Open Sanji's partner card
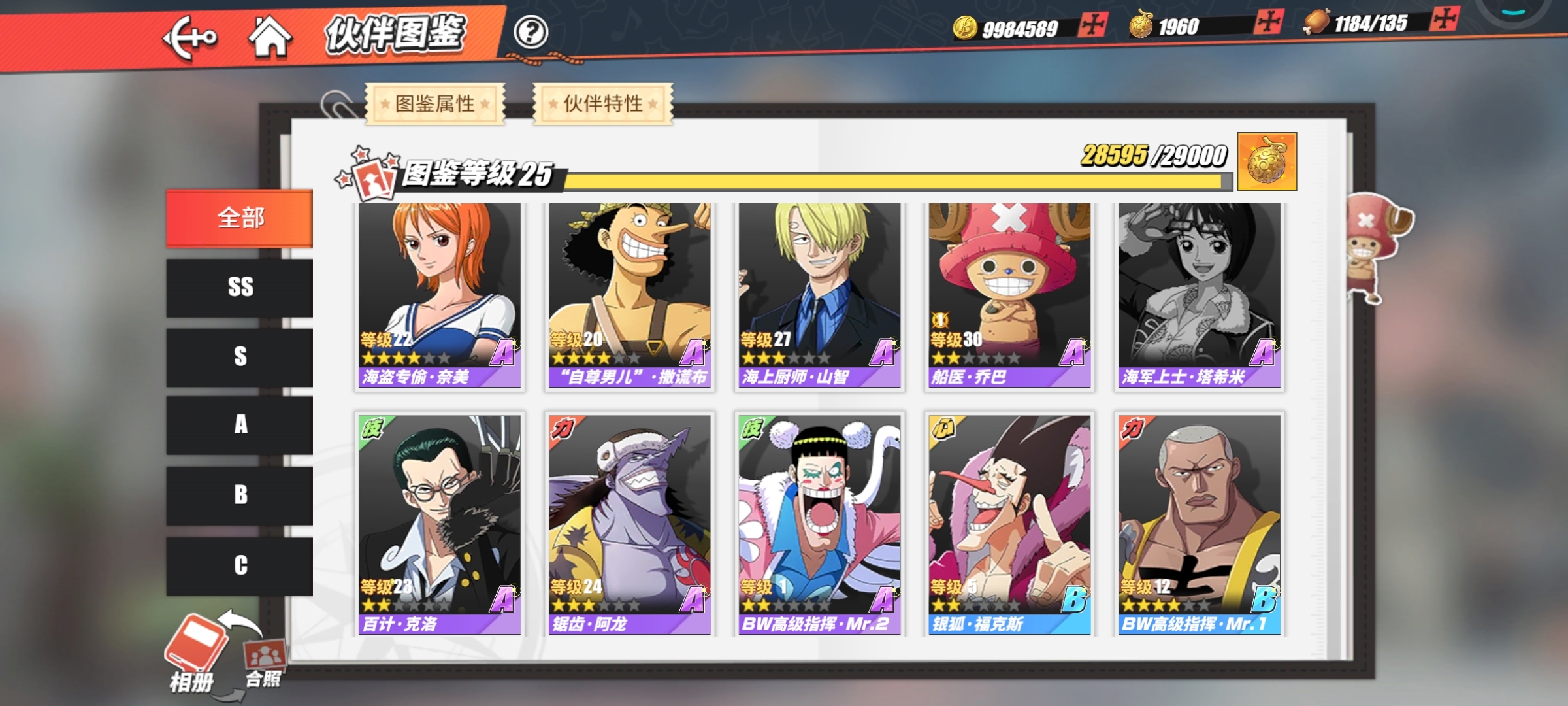Image resolution: width=1568 pixels, height=706 pixels. pos(819,295)
